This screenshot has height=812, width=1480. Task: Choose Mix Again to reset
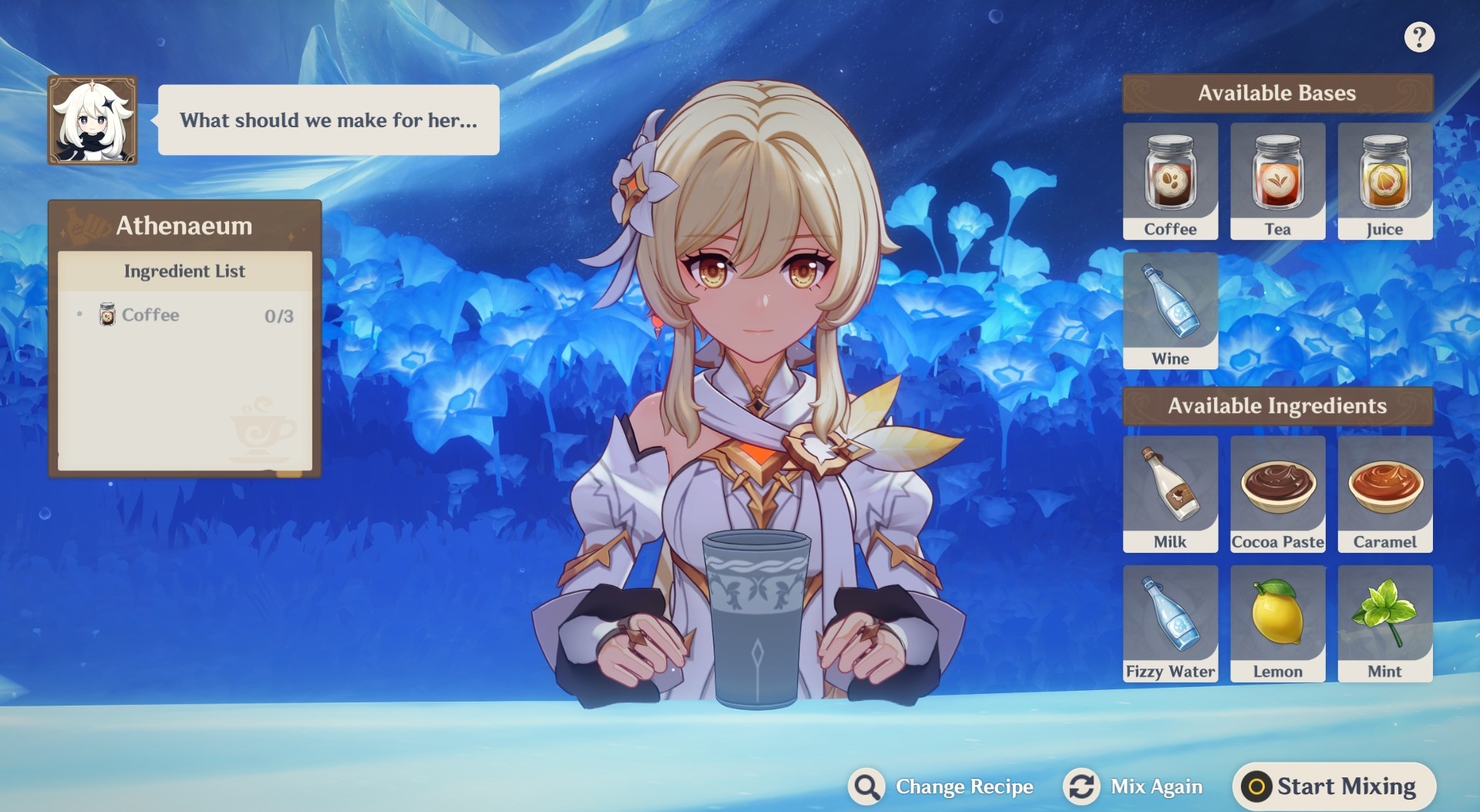click(x=1134, y=787)
